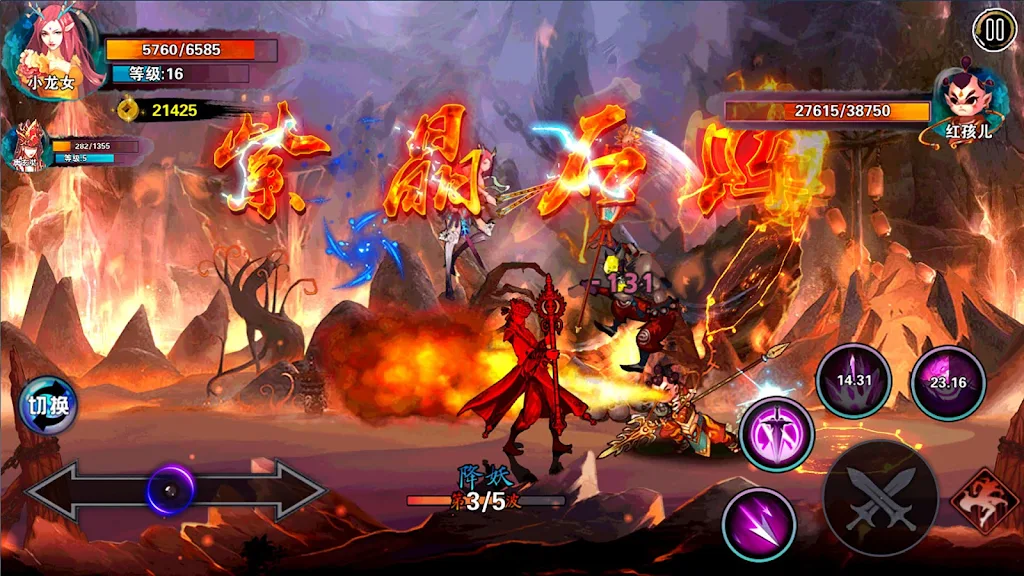Viewport: 1024px width, 576px height.
Task: Pause the game with the top-right button
Action: click(993, 30)
